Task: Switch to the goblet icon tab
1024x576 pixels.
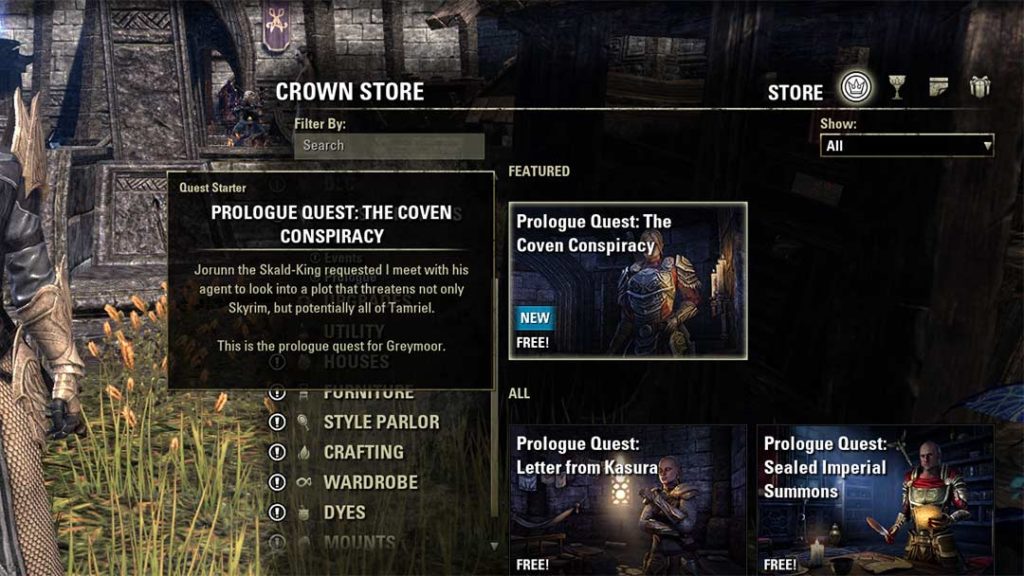Action: 897,88
